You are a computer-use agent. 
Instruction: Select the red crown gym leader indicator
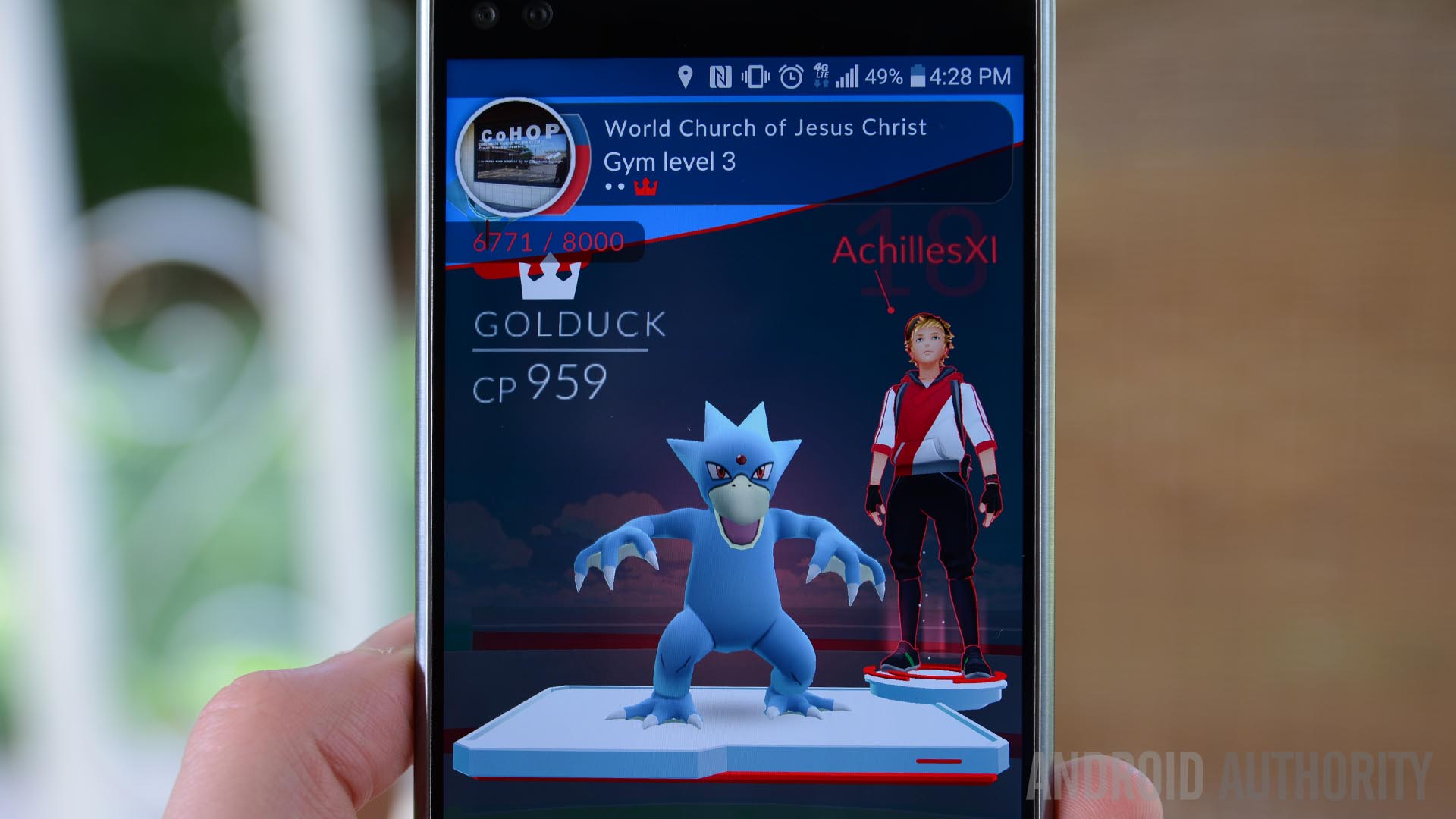[645, 187]
